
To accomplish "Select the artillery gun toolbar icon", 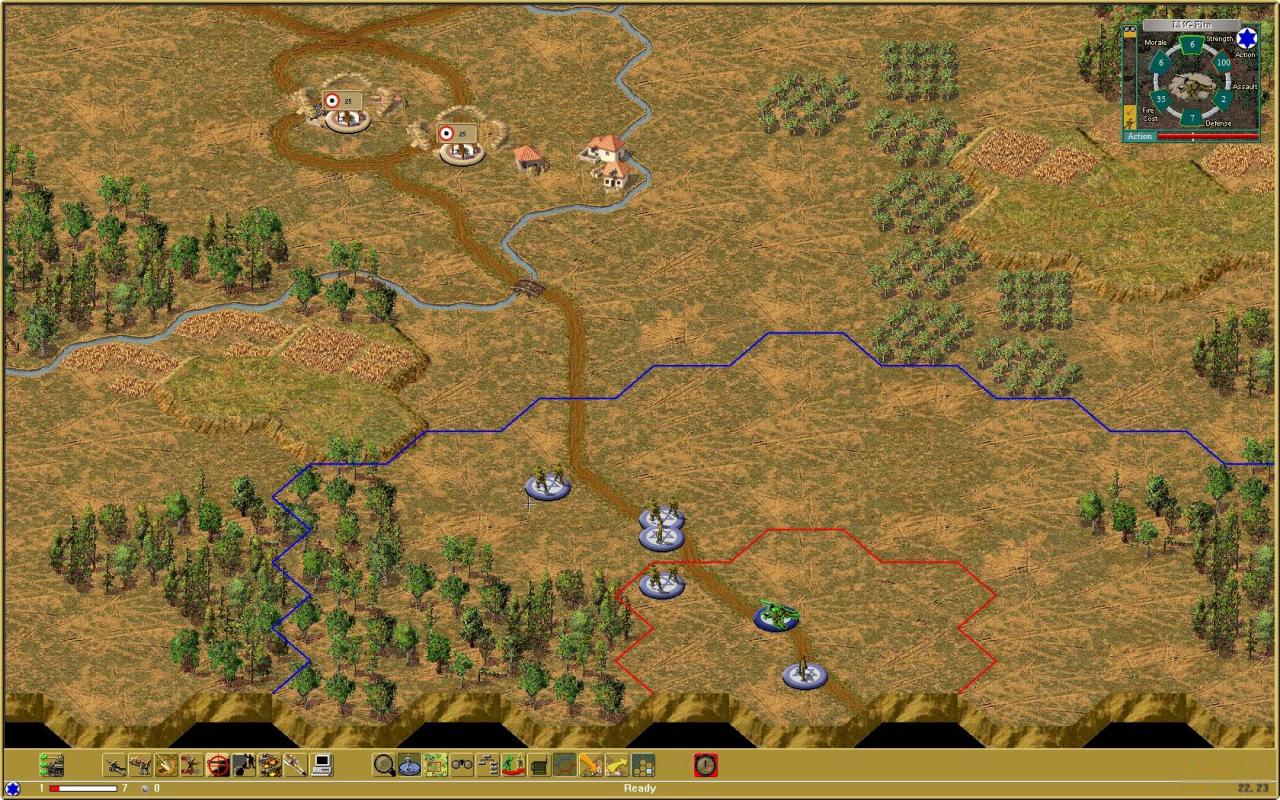I will click(114, 765).
